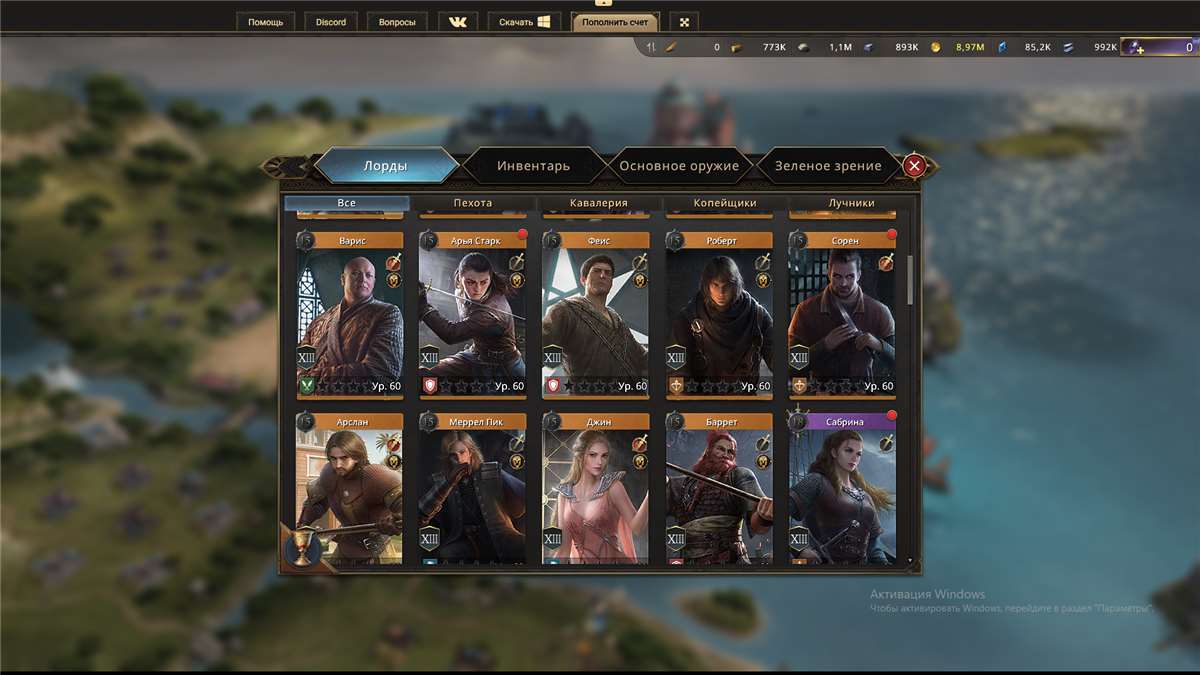1200x675 pixels.
Task: Filter lords by Пехота
Action: click(473, 203)
